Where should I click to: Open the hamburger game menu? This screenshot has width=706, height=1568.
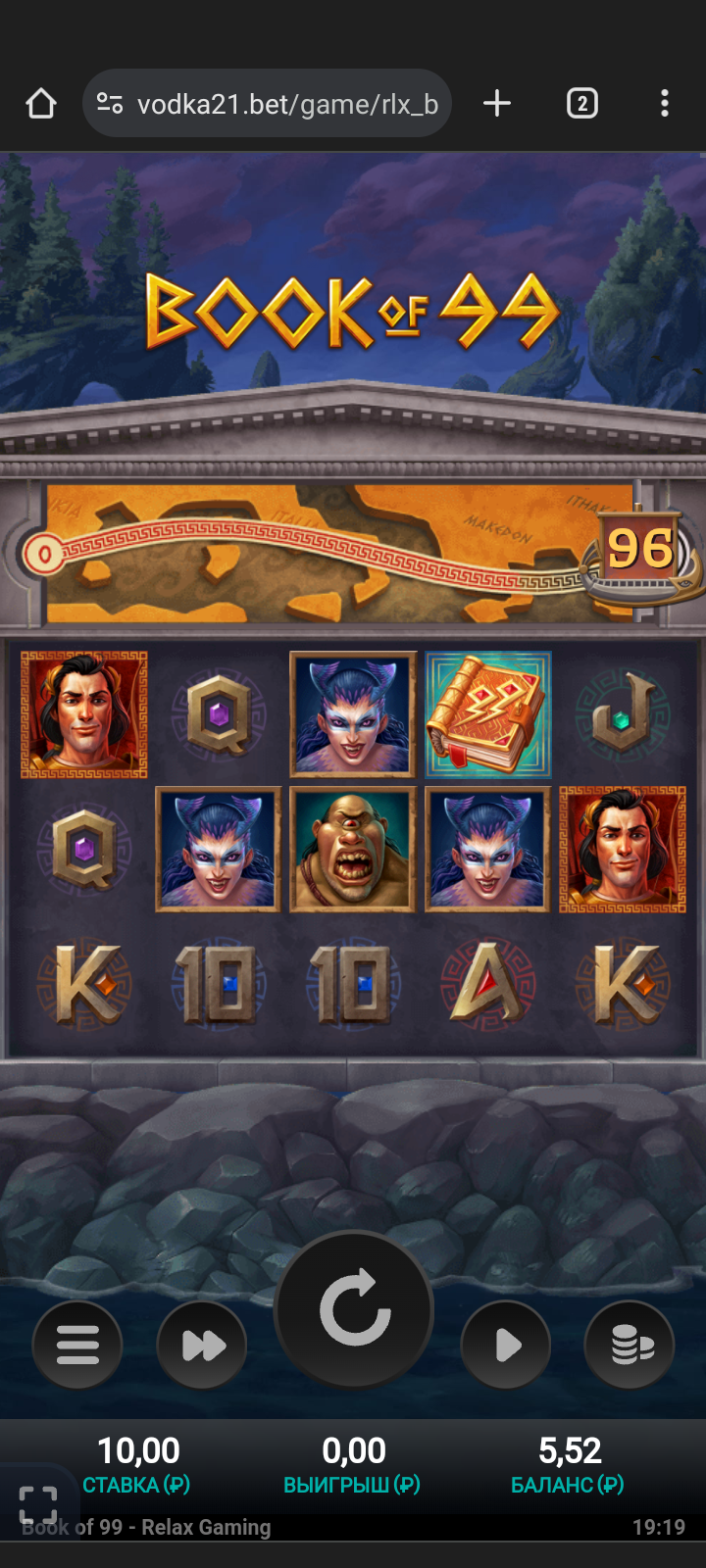(77, 1345)
